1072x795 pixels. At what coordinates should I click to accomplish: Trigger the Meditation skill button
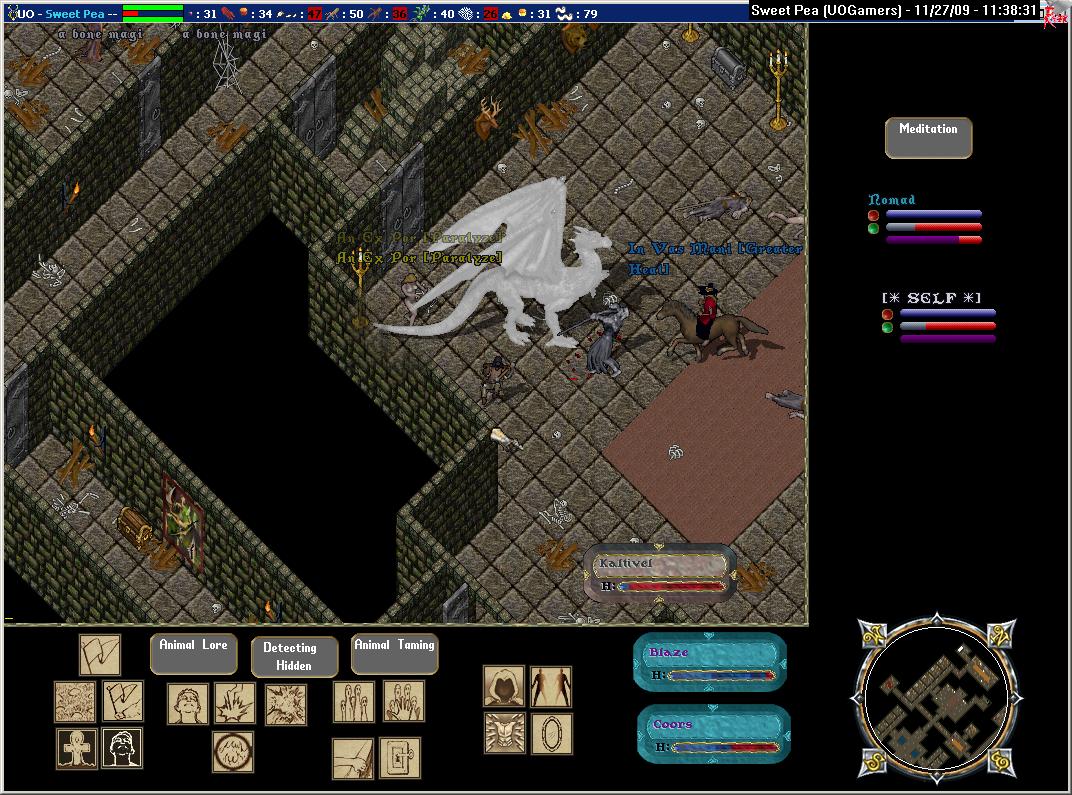[x=928, y=138]
